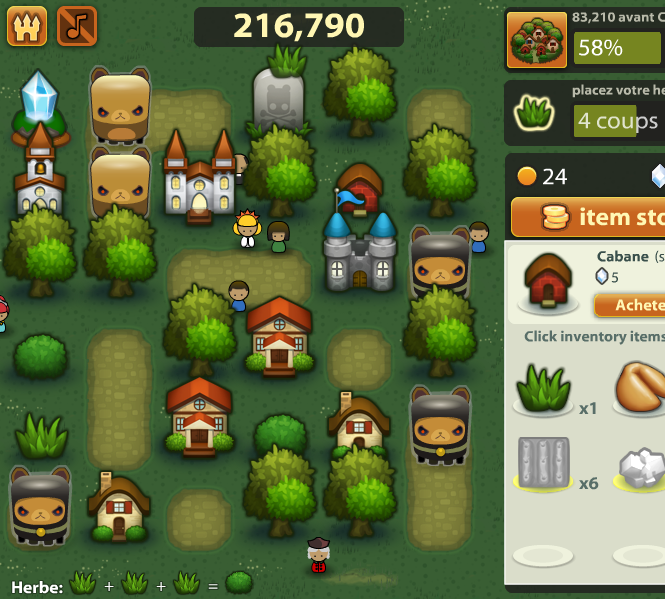Open the castle menu button
The width and height of the screenshot is (665, 599).
pyautogui.click(x=27, y=26)
